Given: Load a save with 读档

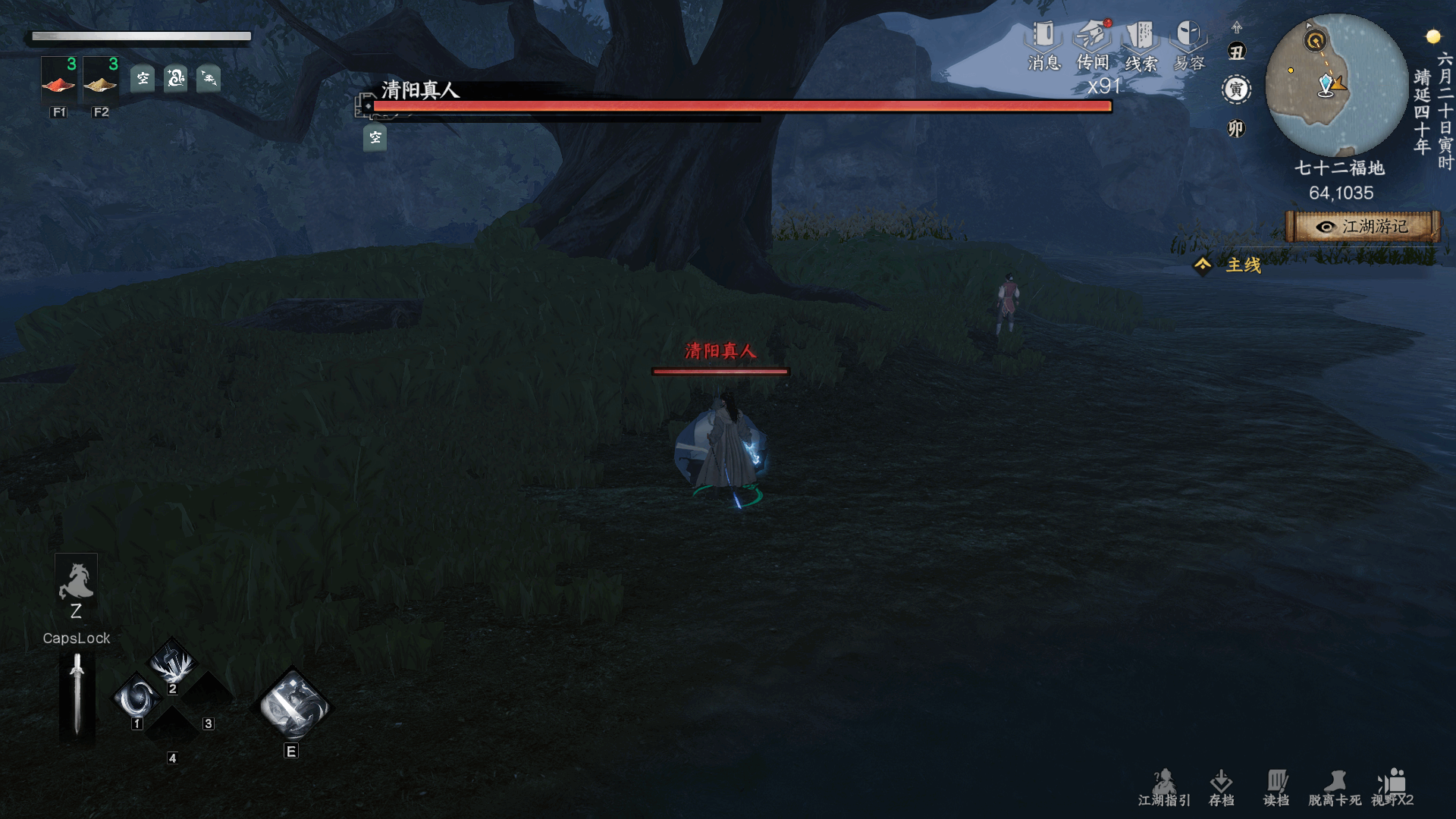Looking at the screenshot, I should [x=1276, y=787].
